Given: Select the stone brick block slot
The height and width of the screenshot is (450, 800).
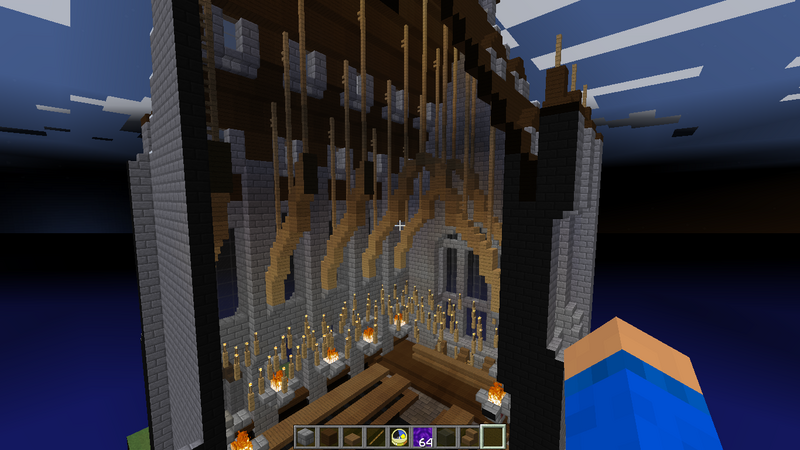Looking at the screenshot, I should (x=306, y=437).
